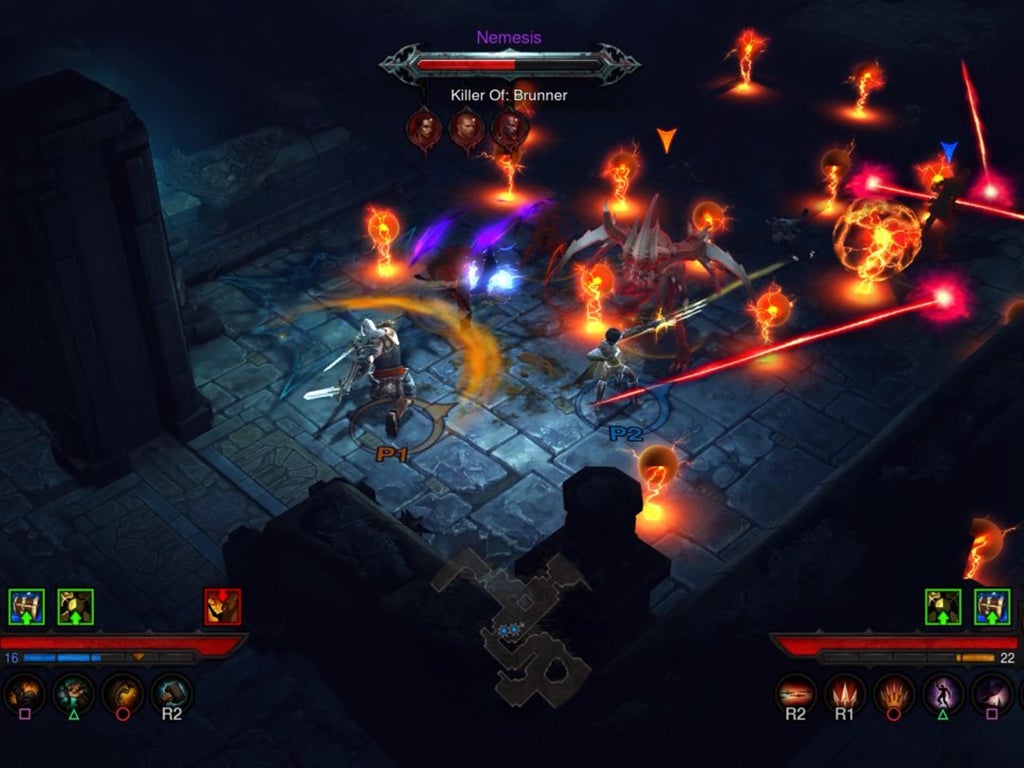Use the orange fanned-blades skill icon

pos(894,693)
